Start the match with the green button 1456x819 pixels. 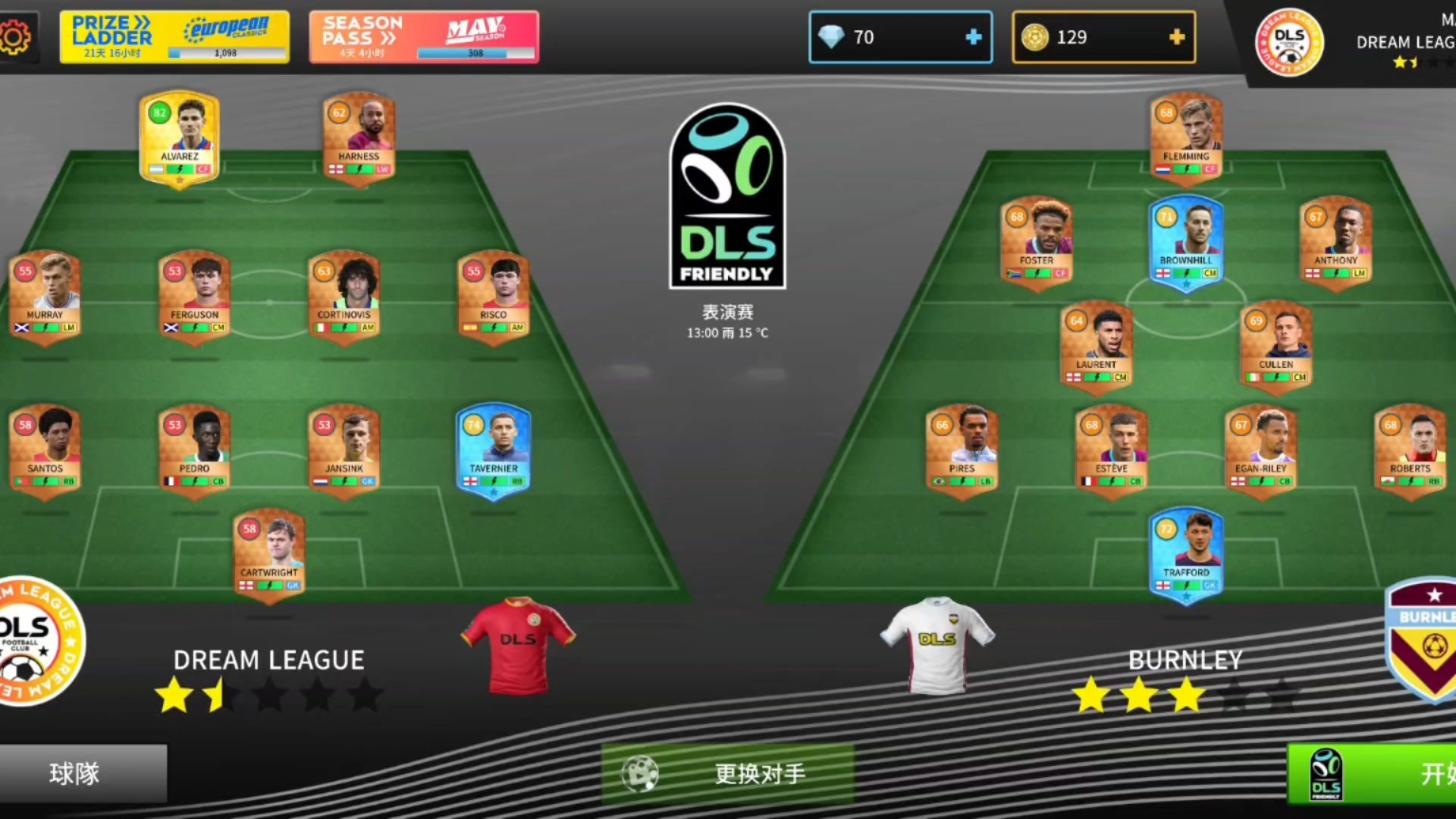click(x=1373, y=773)
